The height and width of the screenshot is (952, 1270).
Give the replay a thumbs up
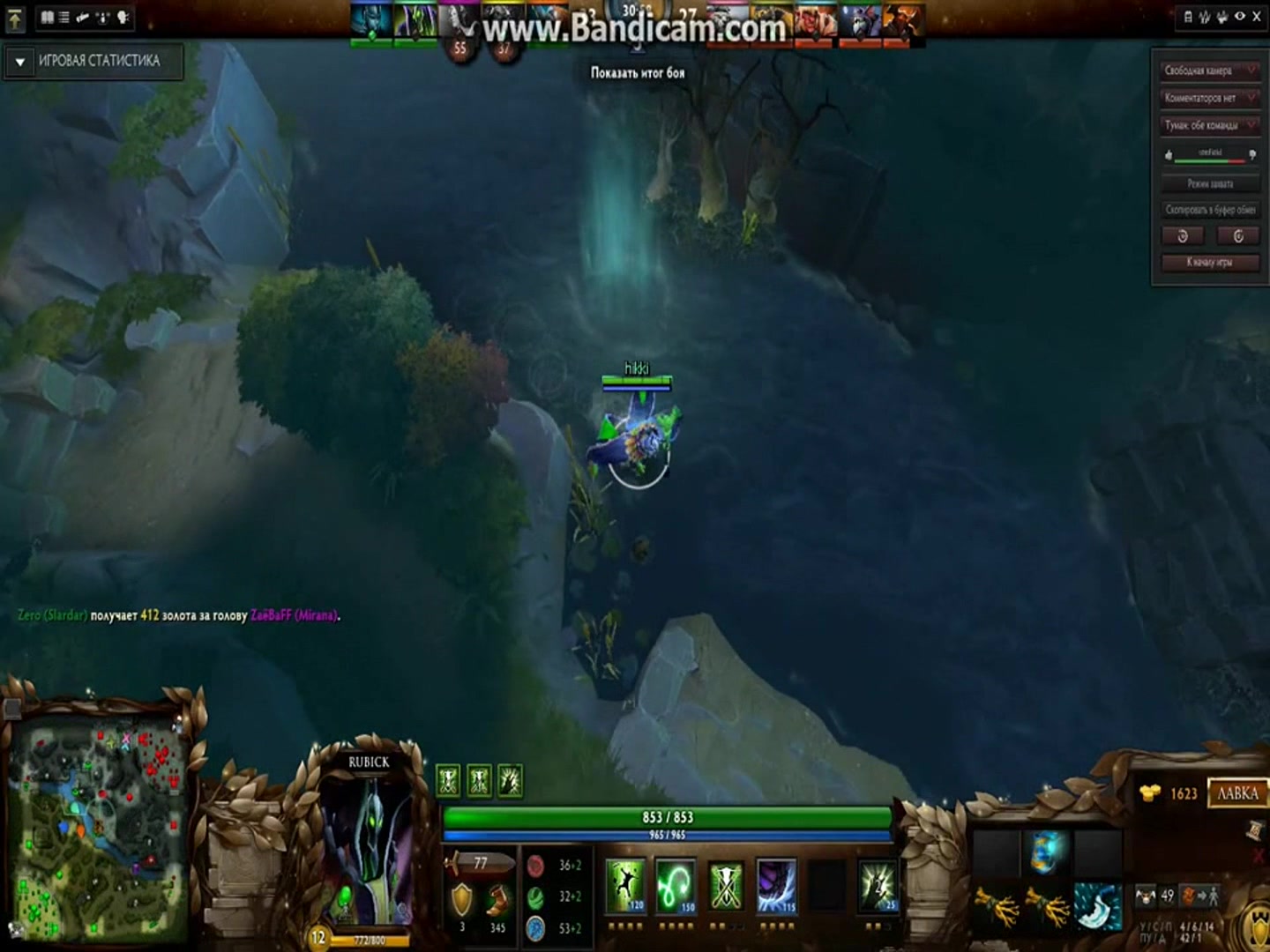[1169, 156]
